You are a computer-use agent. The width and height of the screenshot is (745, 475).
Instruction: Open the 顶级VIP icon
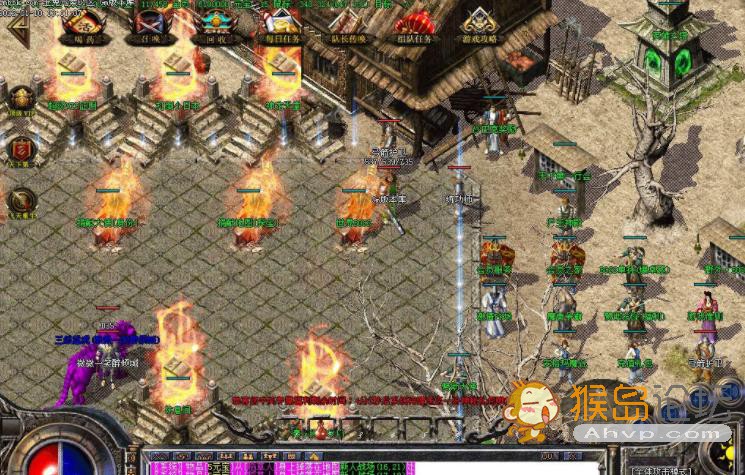click(x=20, y=101)
